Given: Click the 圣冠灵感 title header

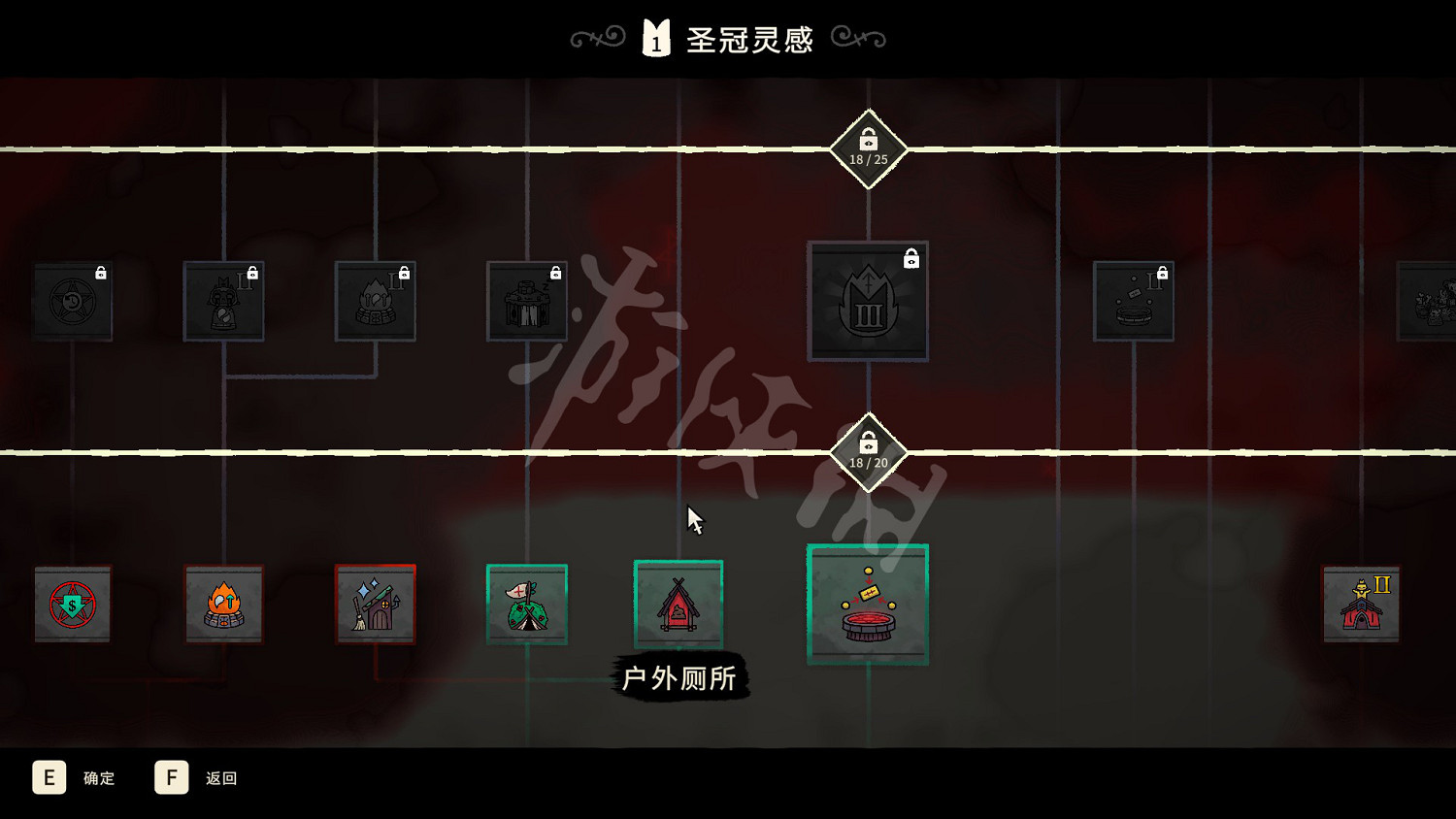Looking at the screenshot, I should (749, 38).
